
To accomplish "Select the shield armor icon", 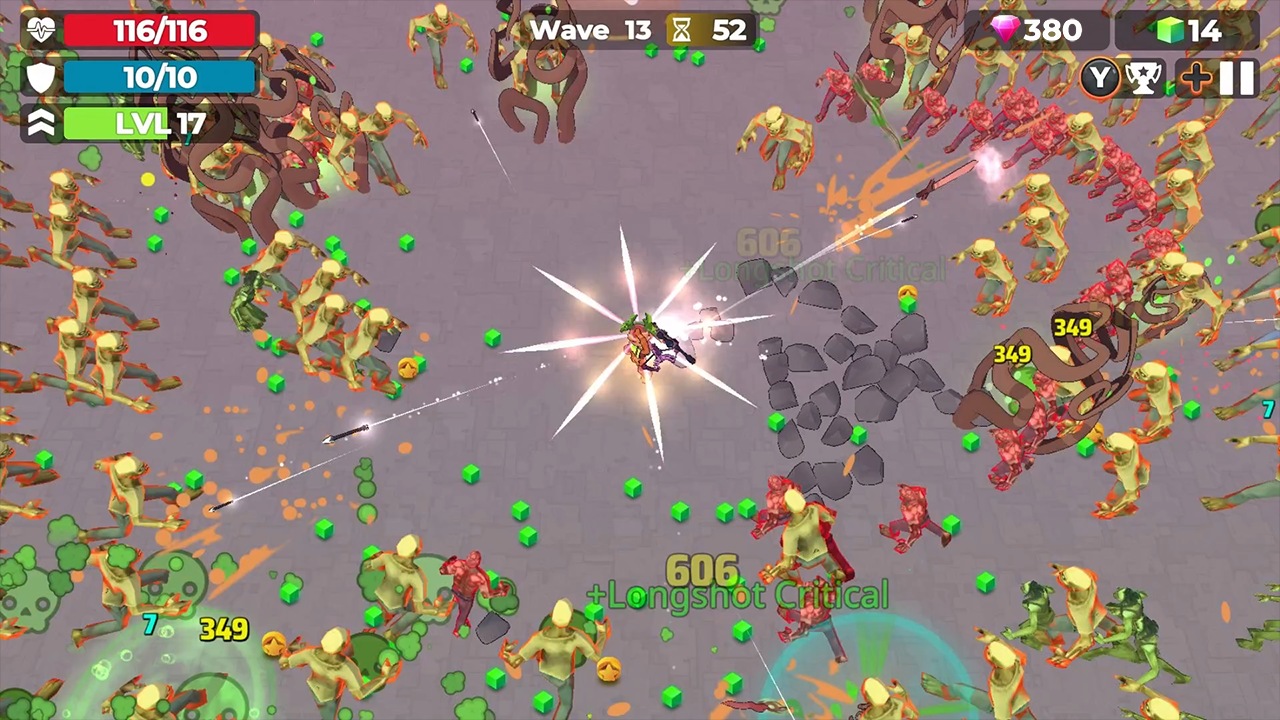I will (x=40, y=77).
